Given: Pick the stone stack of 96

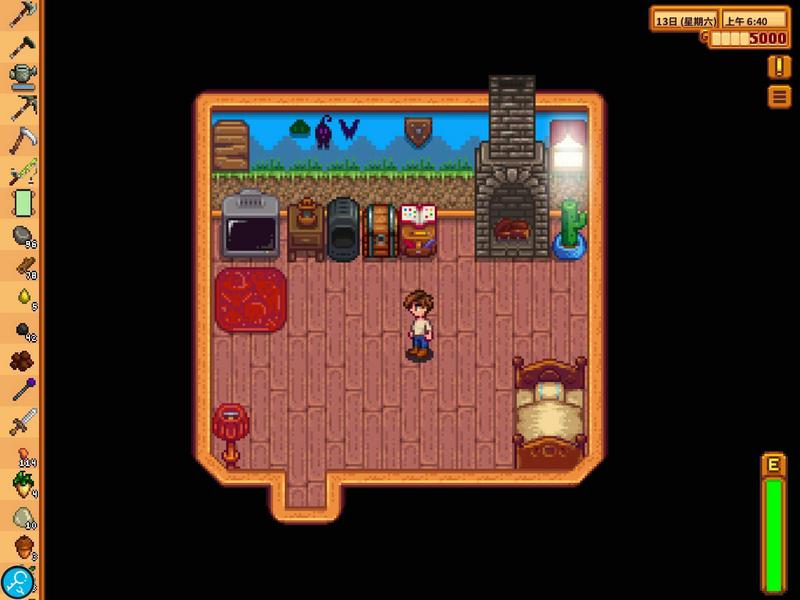Looking at the screenshot, I should [x=21, y=235].
